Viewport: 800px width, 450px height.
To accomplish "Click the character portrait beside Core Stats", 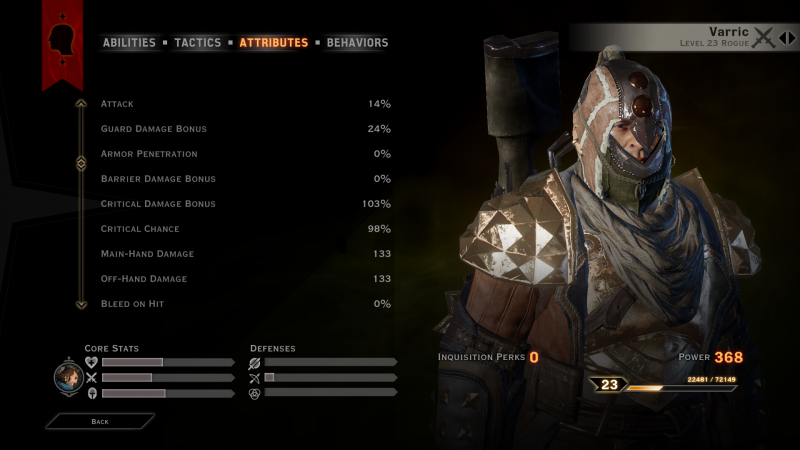I will [68, 377].
